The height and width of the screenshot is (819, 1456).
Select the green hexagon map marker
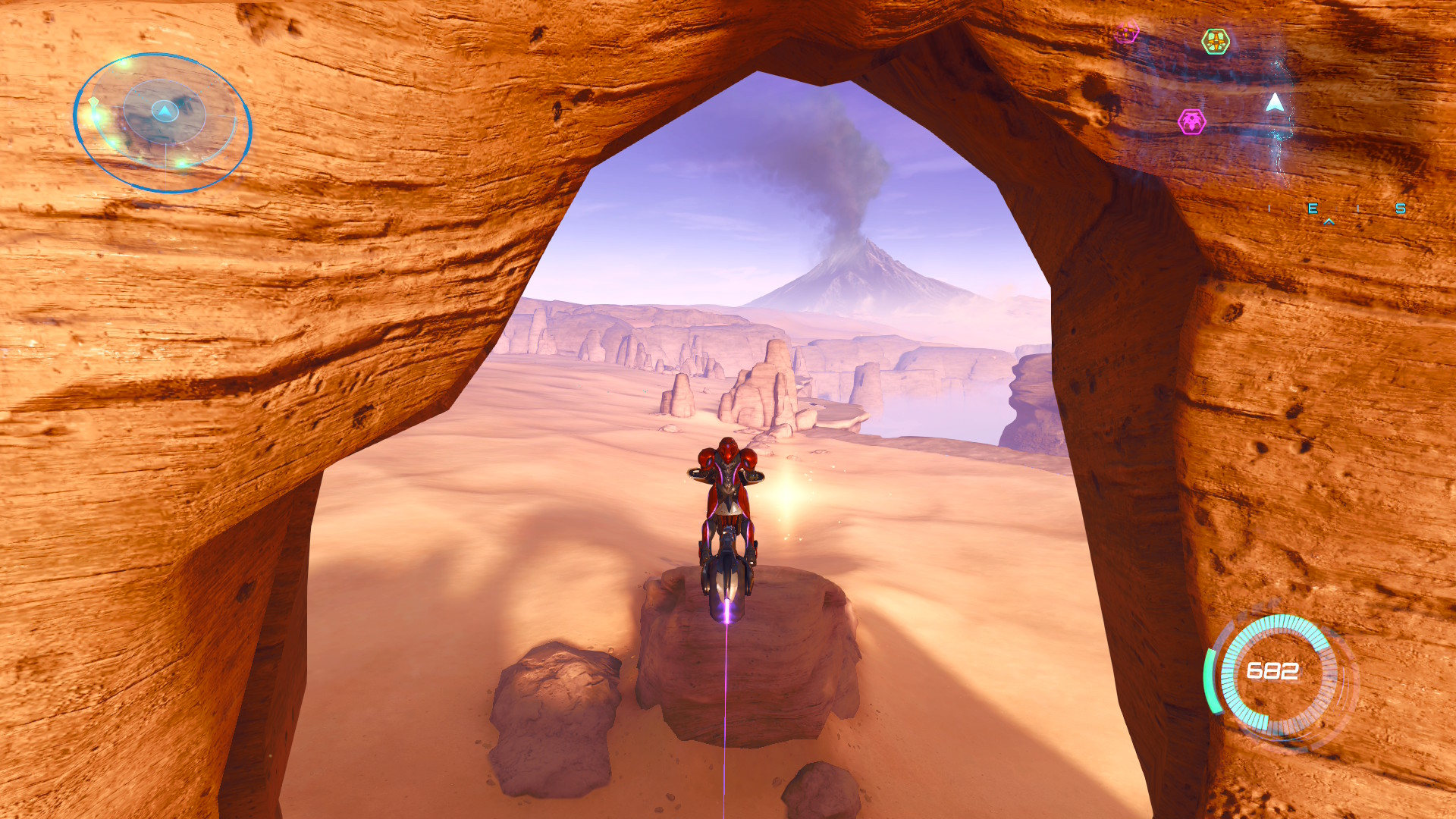1216,42
